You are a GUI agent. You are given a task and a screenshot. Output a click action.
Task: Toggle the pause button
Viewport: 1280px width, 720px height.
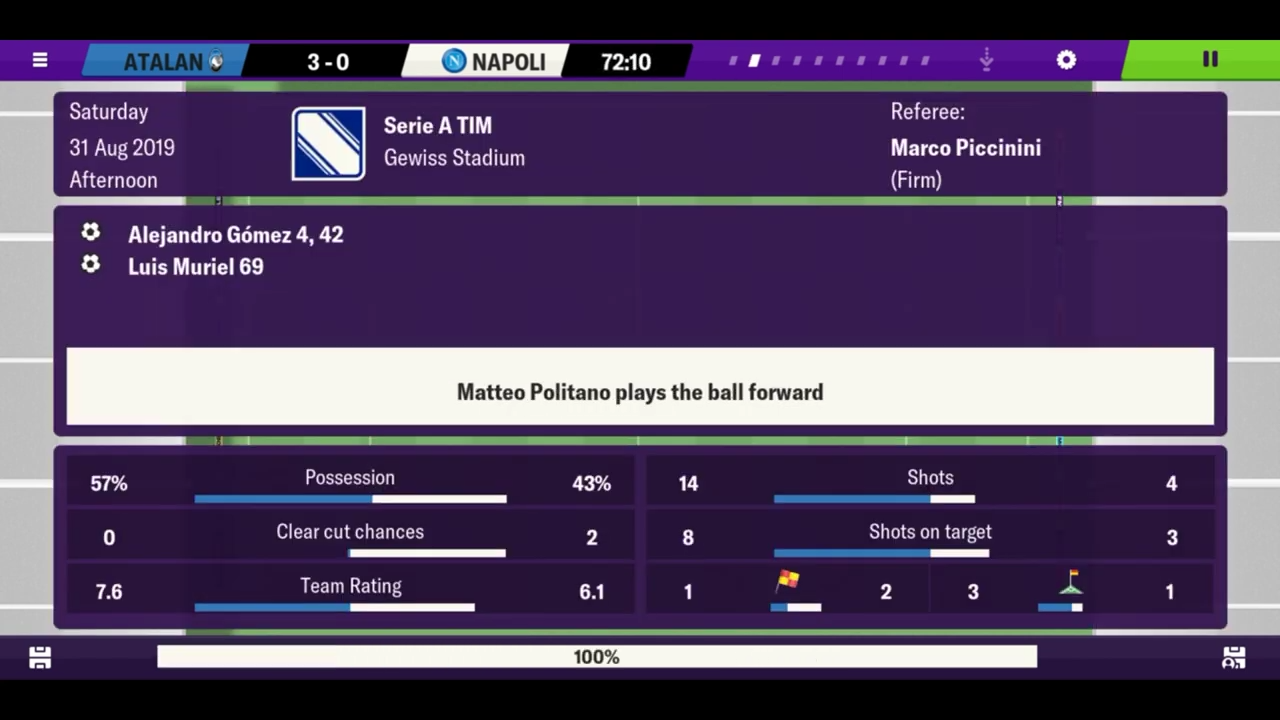pos(1209,60)
